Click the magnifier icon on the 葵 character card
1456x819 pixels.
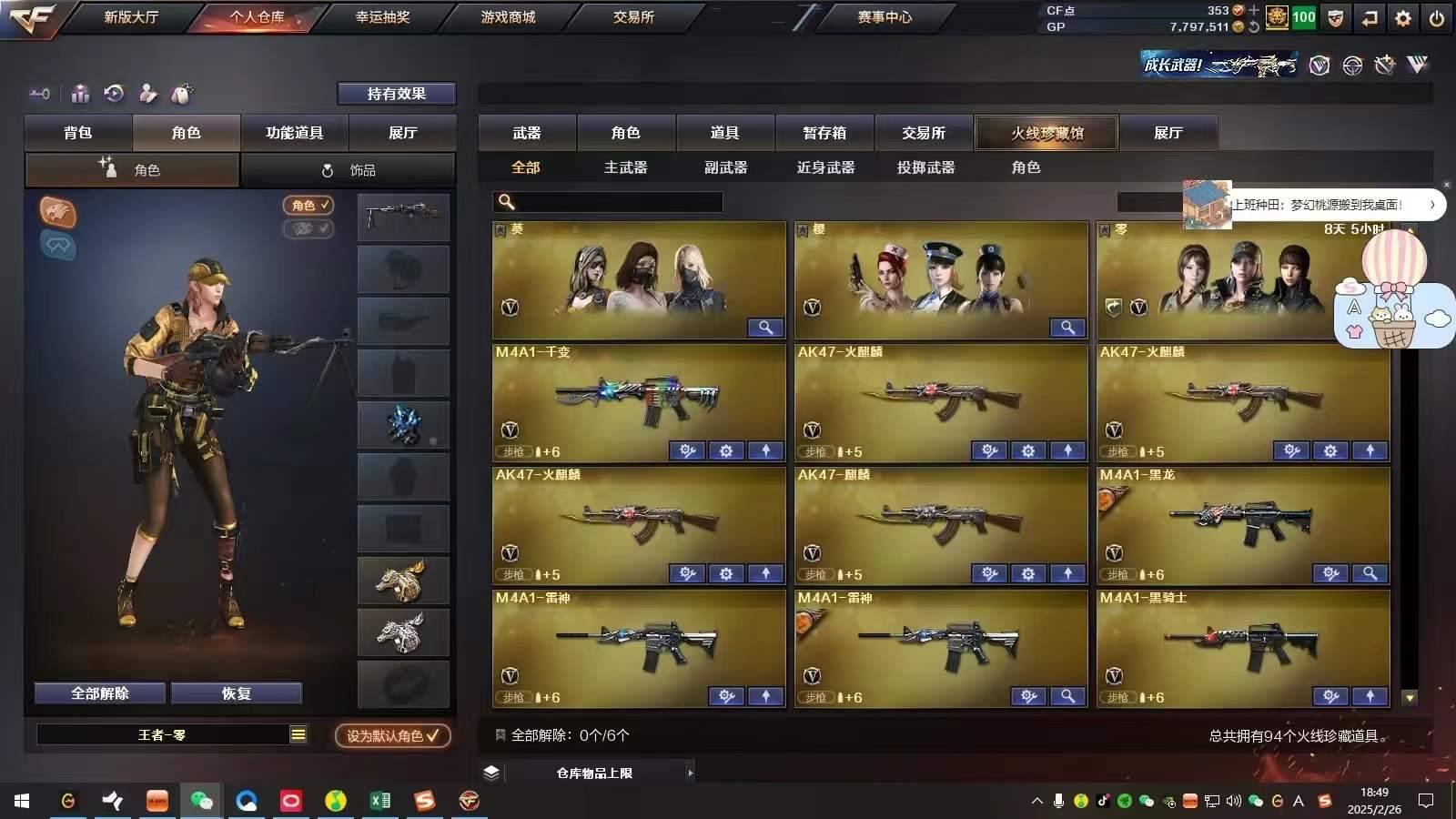coord(765,327)
